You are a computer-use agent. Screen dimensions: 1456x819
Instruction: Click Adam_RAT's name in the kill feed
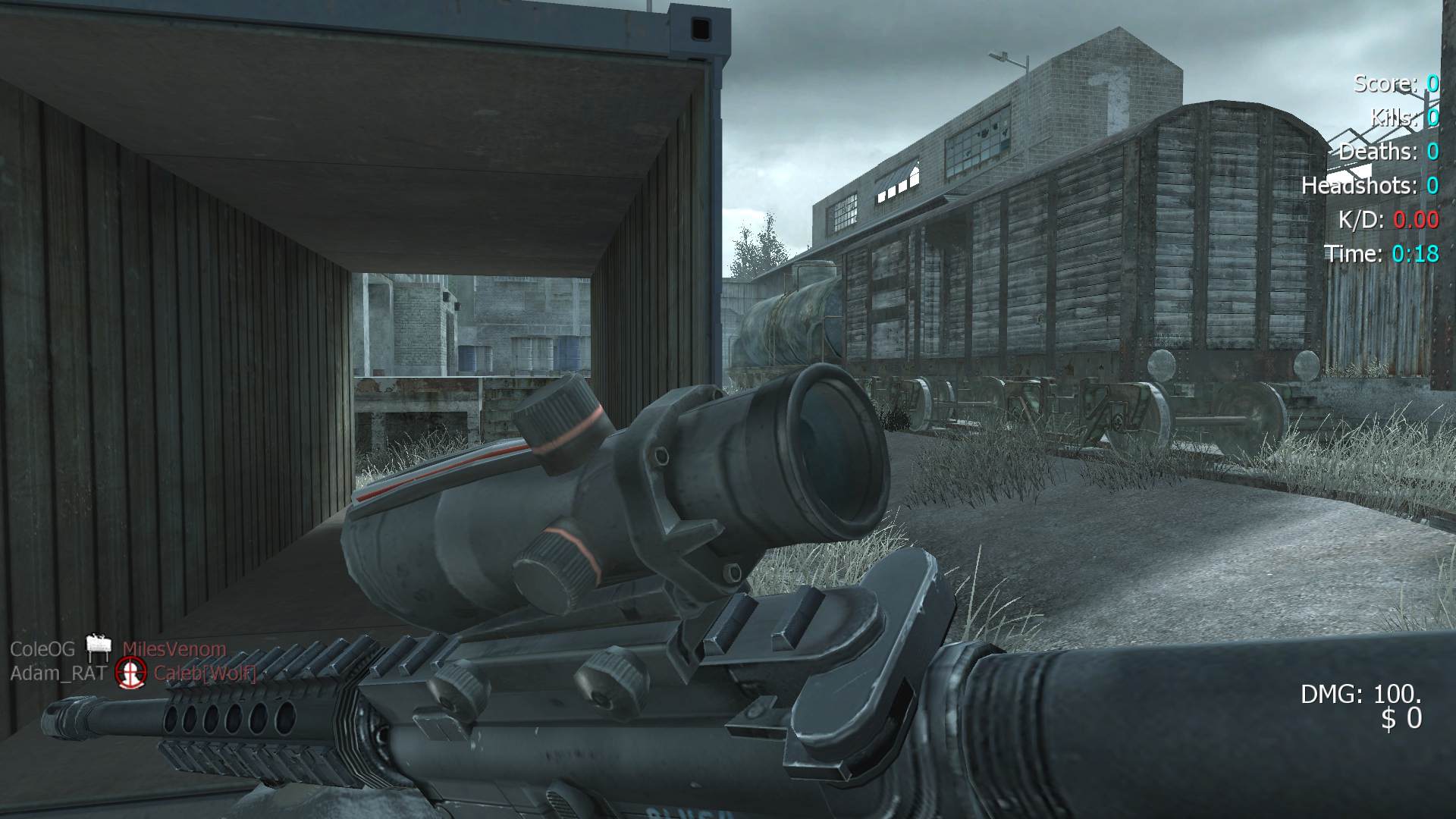[x=58, y=673]
